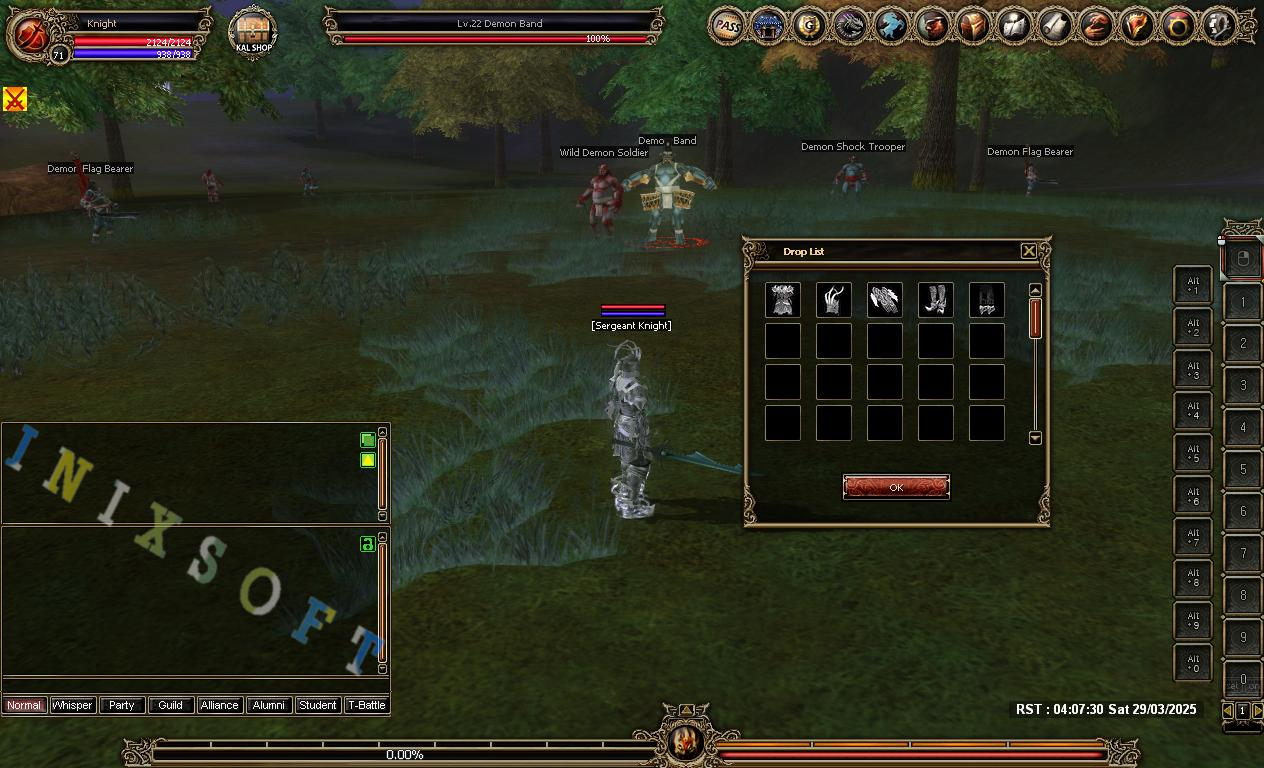
Task: Open the open-book icon in top bar
Action: [1015, 26]
